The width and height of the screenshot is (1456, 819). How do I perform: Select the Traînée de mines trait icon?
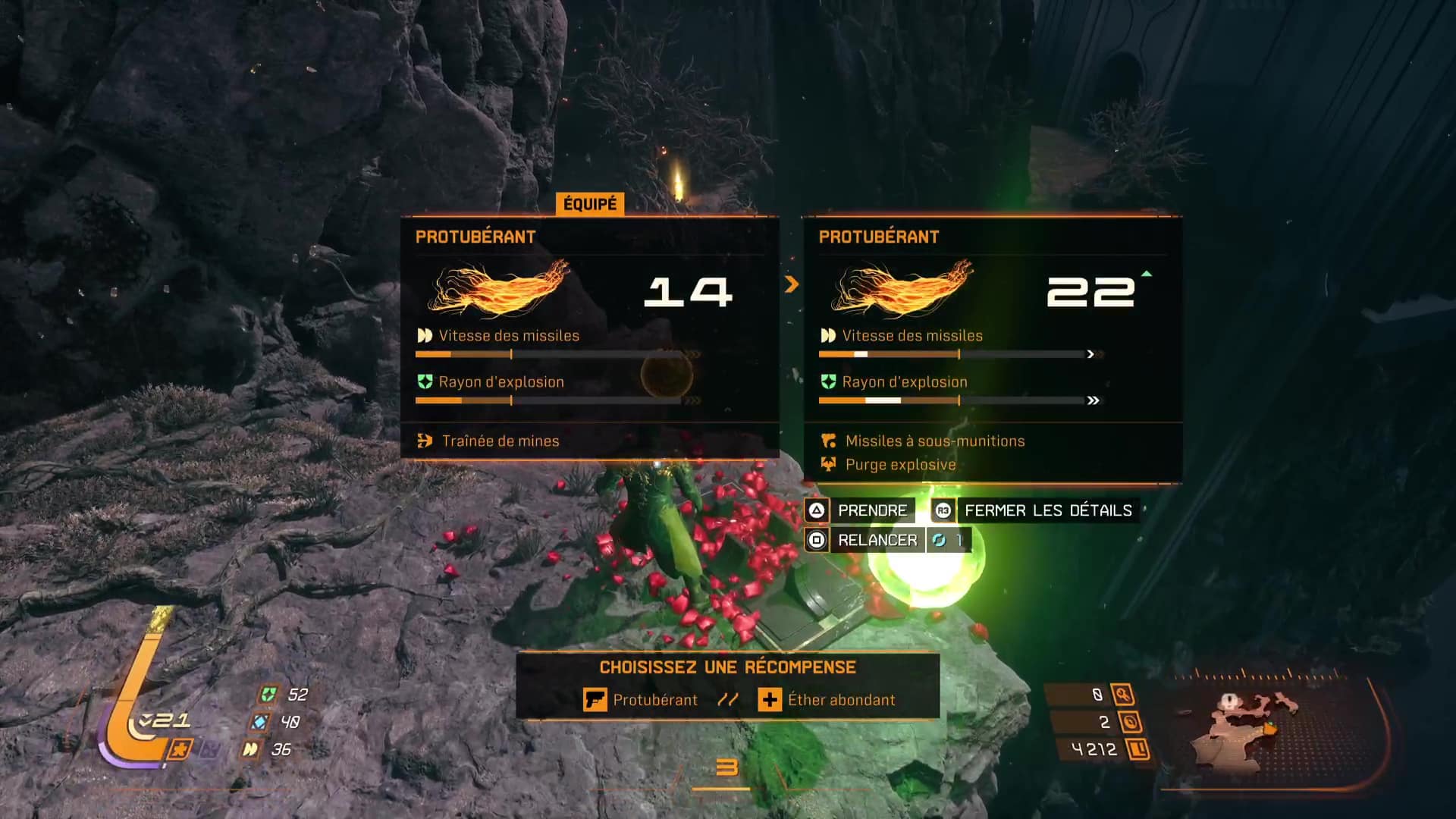click(425, 441)
